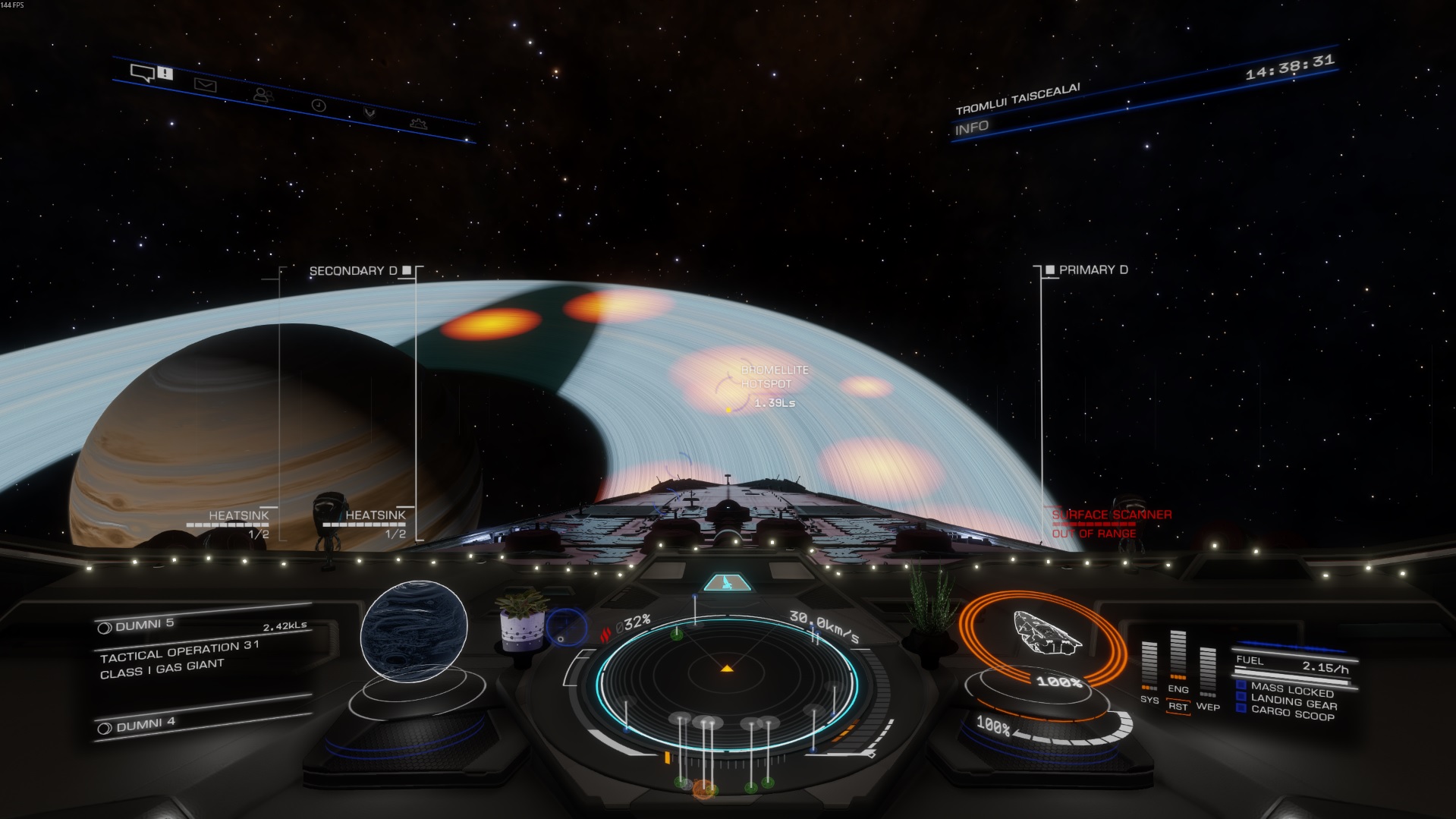
Task: Click the Secondary D fire group label
Action: point(353,270)
